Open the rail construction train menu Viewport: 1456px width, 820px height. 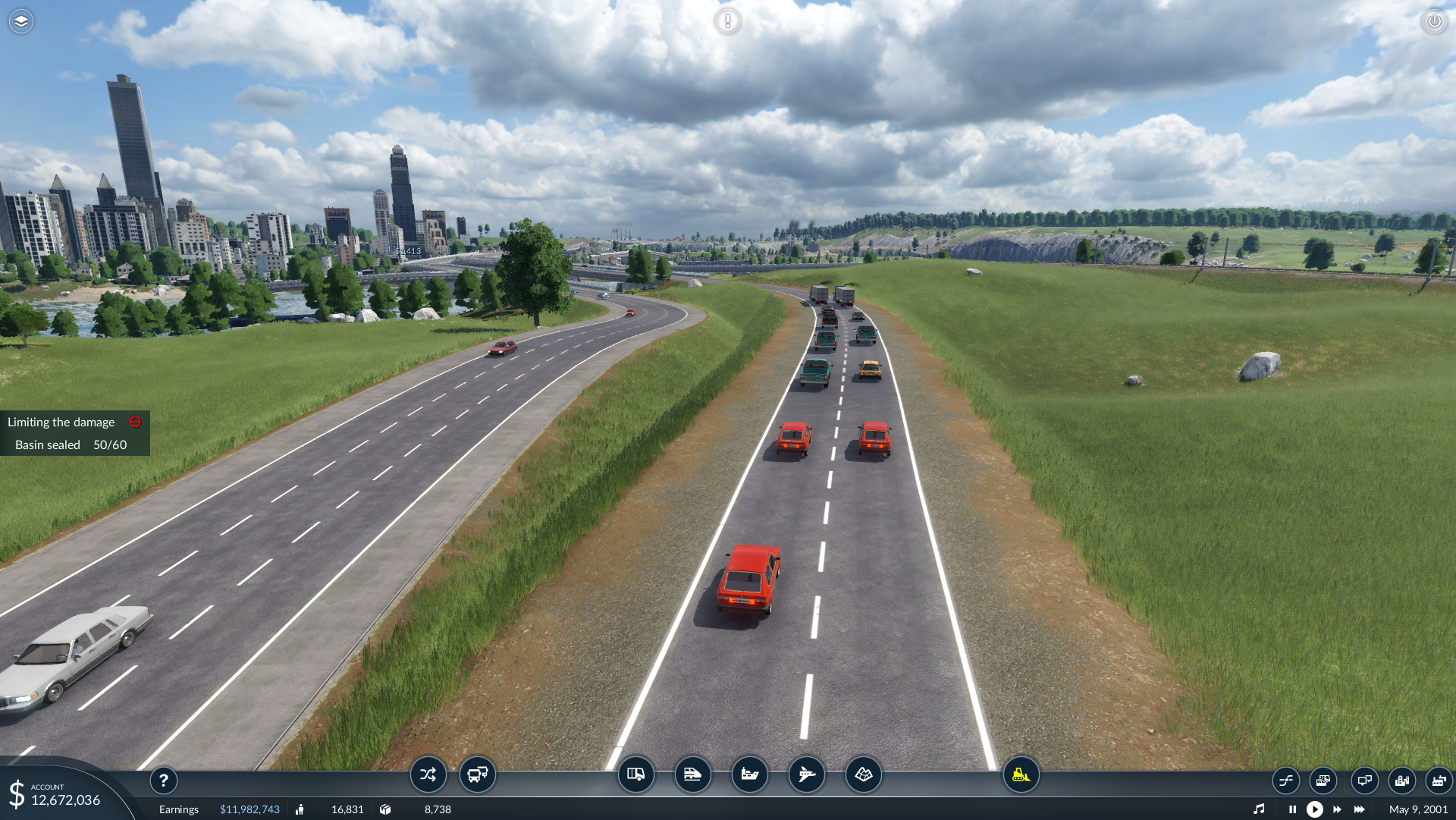click(692, 774)
